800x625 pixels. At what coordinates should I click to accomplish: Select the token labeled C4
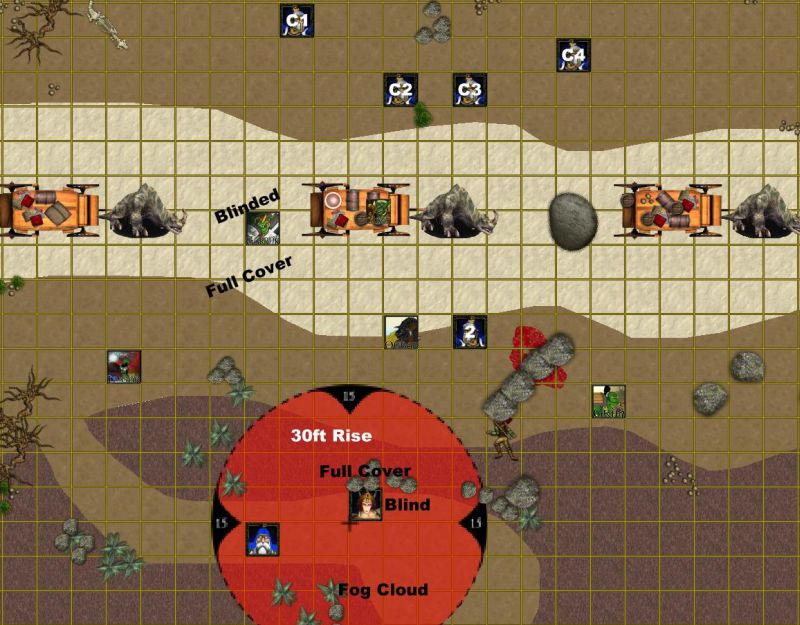(573, 55)
